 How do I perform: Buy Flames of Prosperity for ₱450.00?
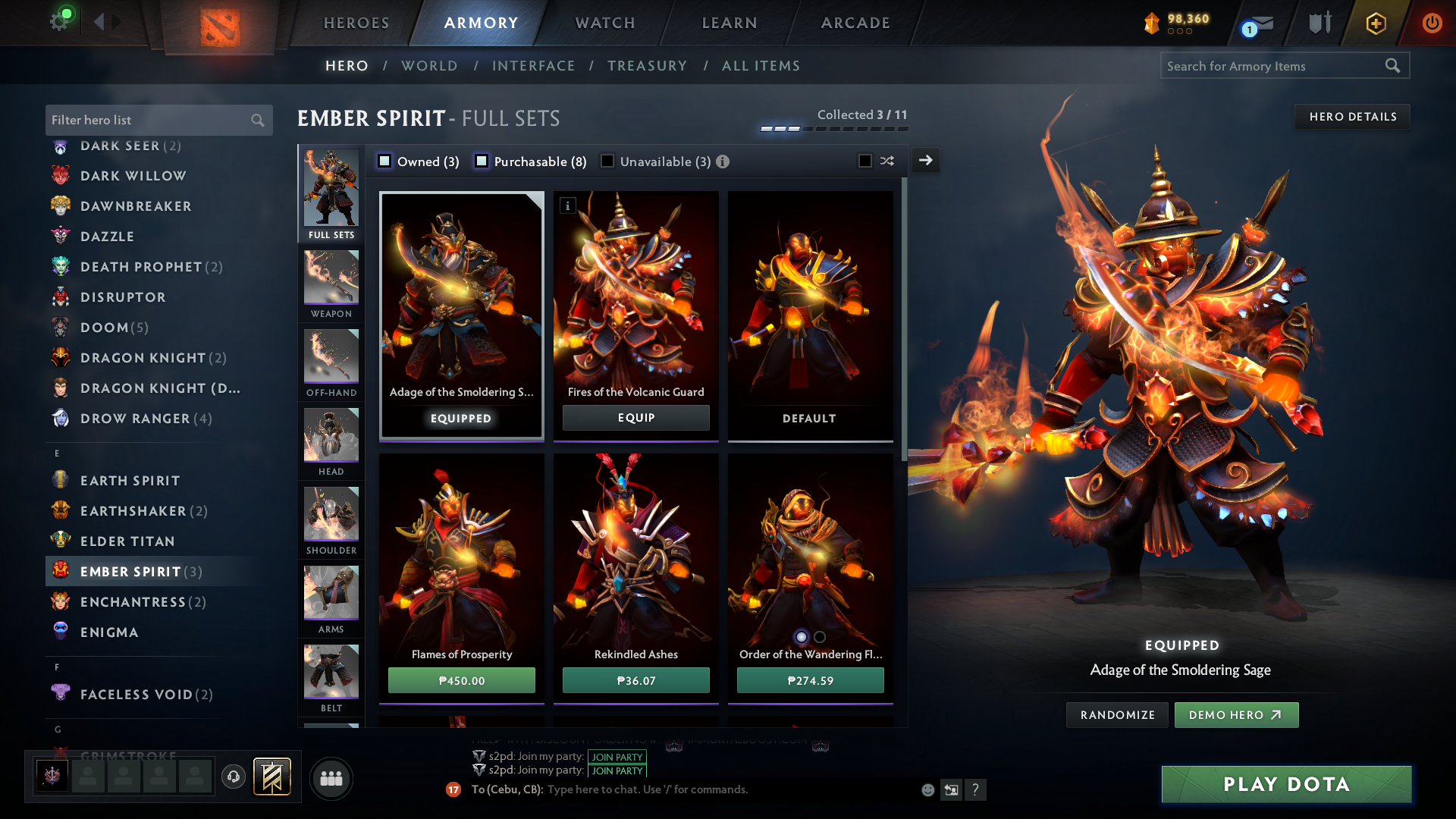(x=461, y=680)
